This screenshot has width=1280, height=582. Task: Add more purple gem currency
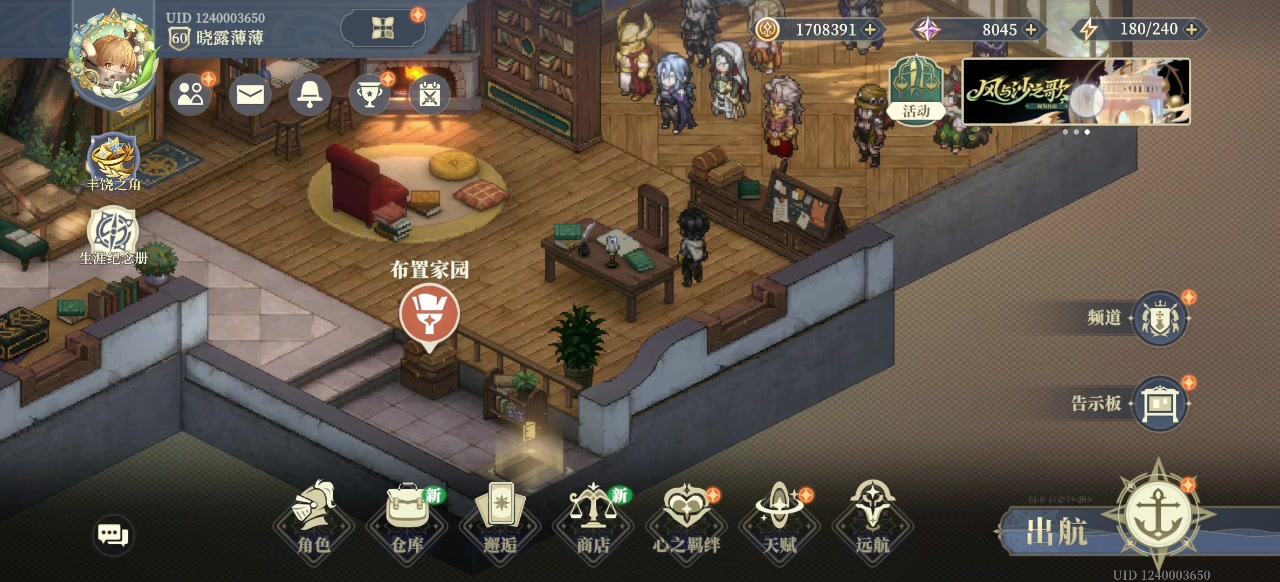pyautogui.click(x=1030, y=30)
